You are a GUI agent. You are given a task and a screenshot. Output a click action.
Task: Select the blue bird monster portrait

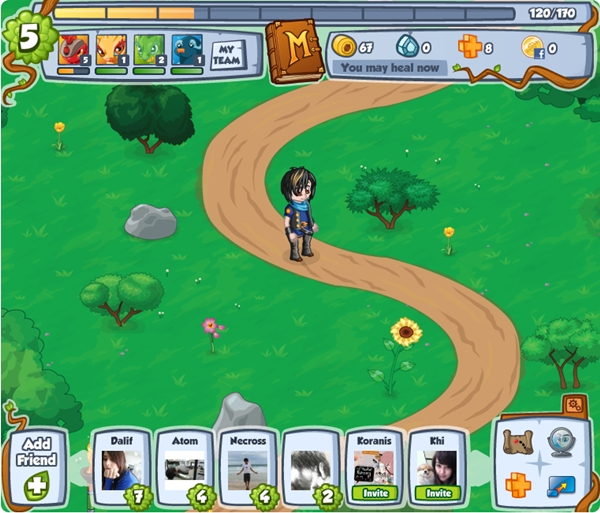pyautogui.click(x=186, y=51)
